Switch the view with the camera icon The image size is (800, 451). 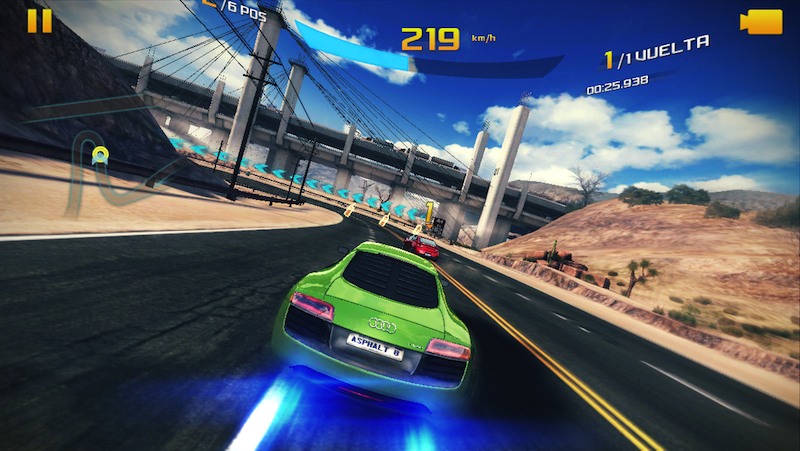tap(760, 21)
